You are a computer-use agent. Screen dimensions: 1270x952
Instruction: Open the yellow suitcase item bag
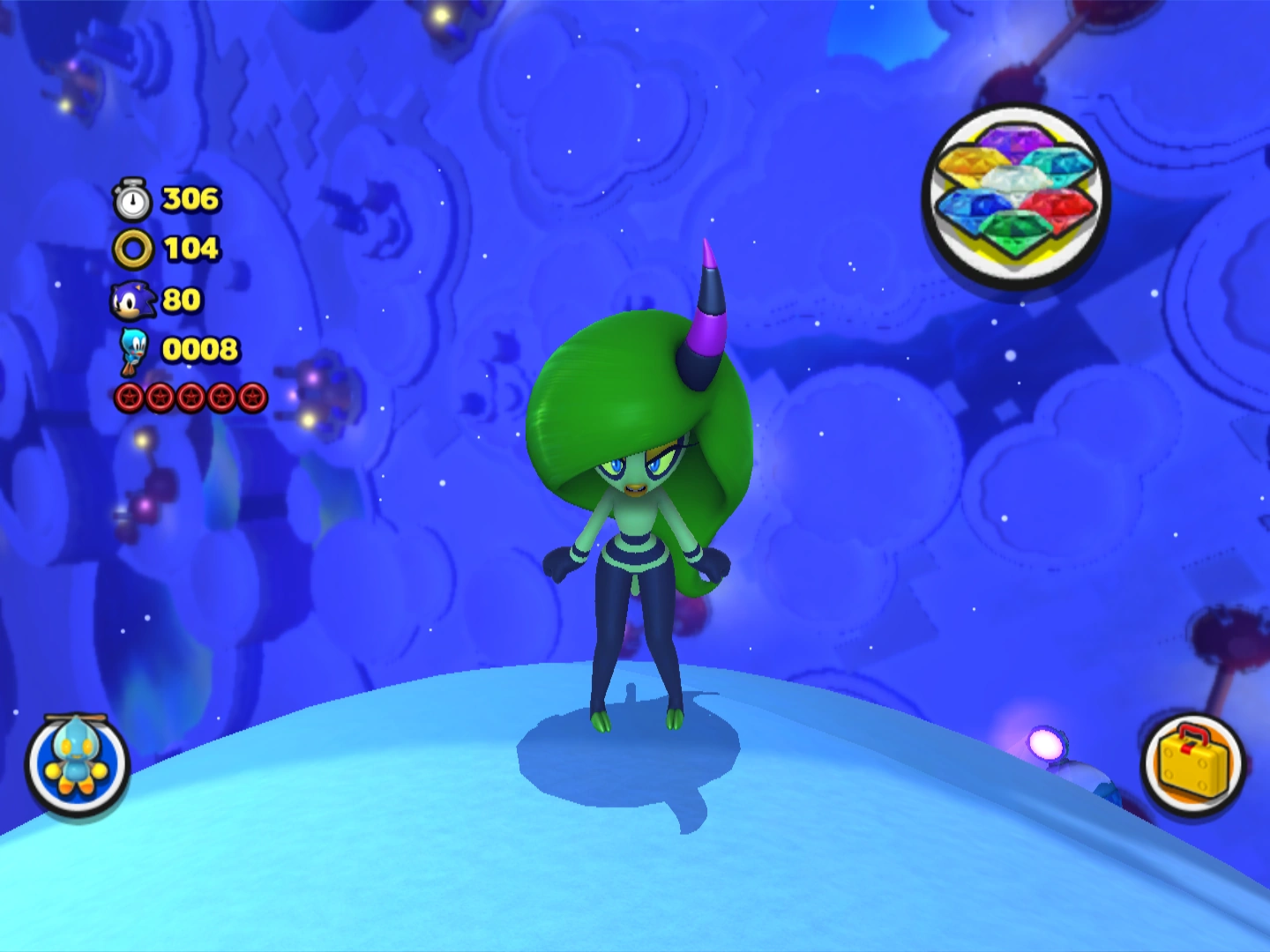[x=1192, y=763]
